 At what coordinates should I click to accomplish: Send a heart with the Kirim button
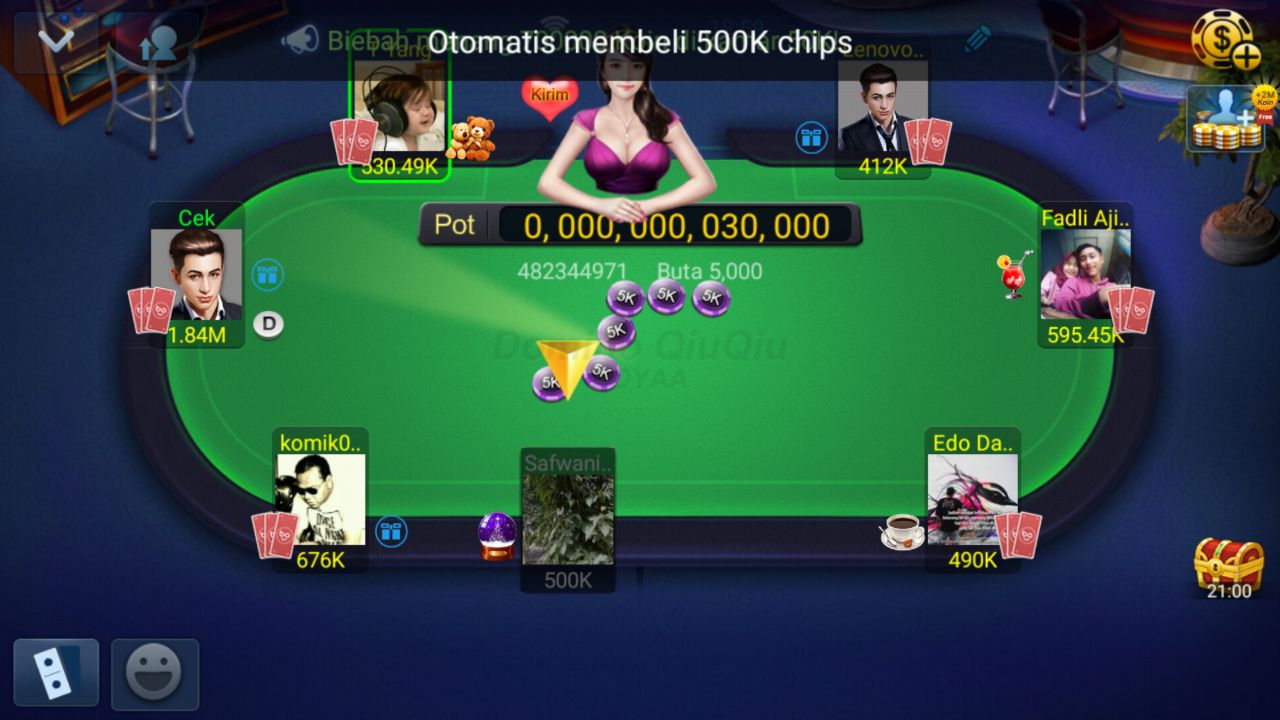coord(549,97)
